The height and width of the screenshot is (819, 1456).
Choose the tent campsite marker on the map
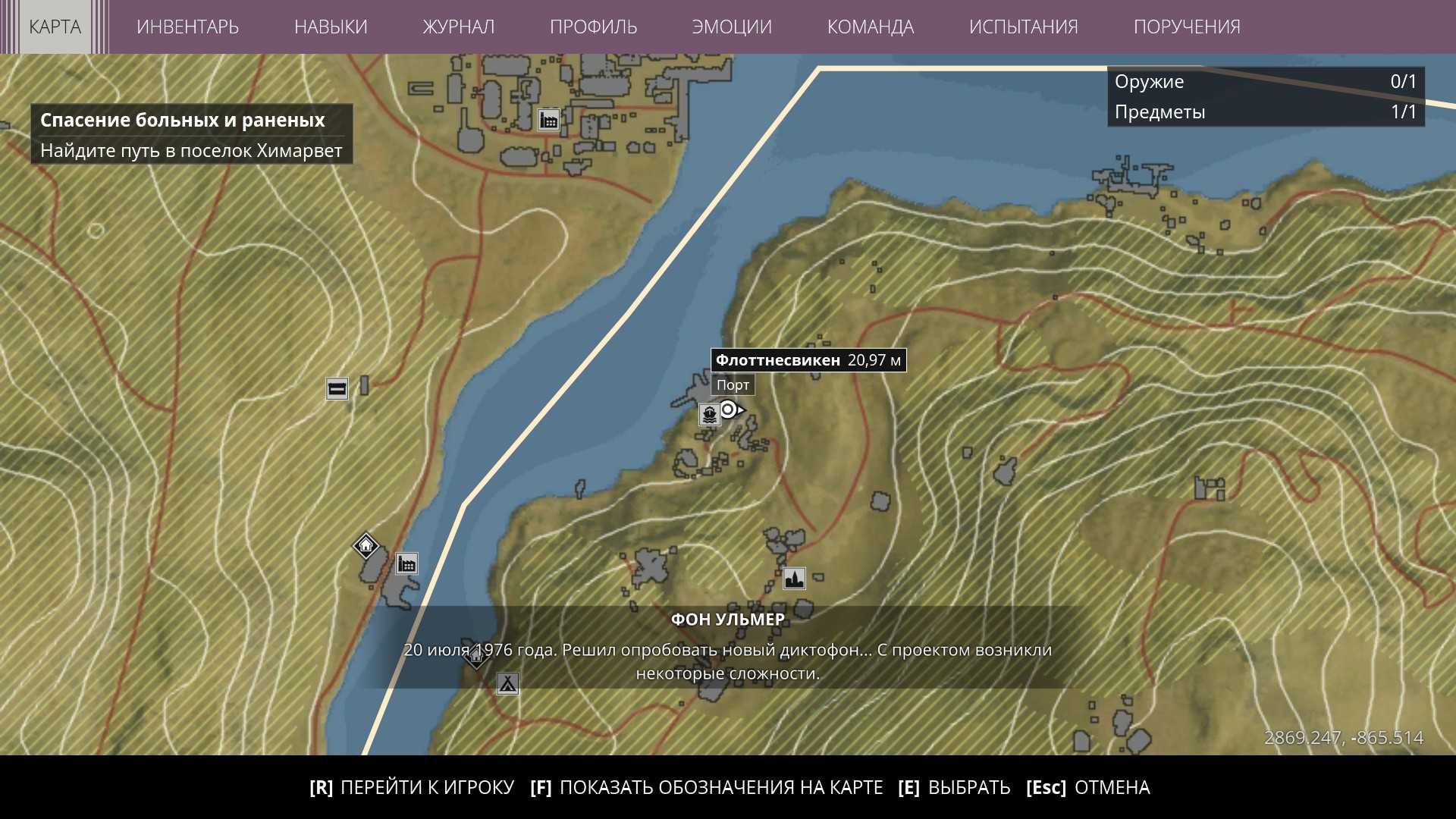(507, 683)
